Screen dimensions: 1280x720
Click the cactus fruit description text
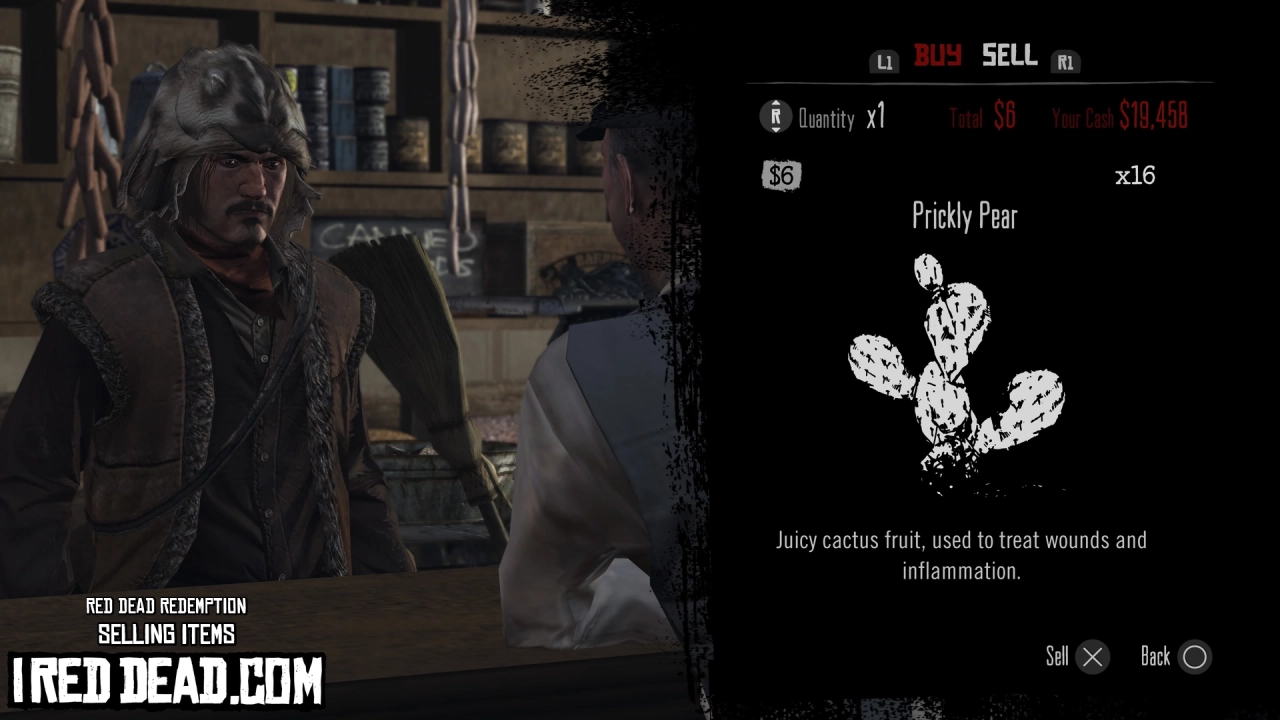pyautogui.click(x=962, y=555)
